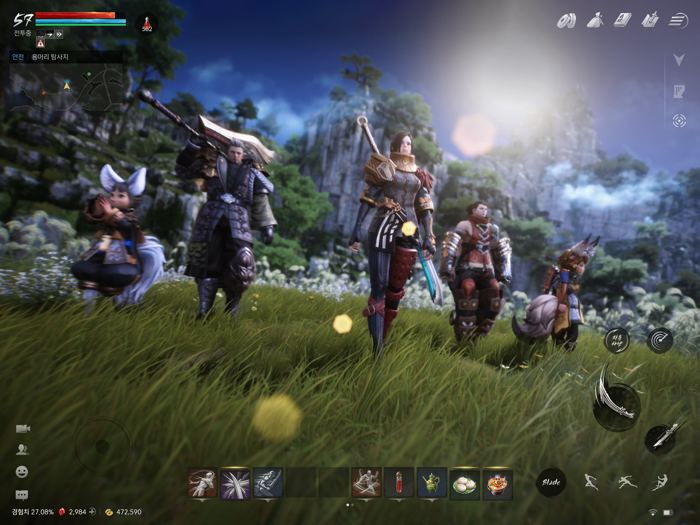Use the red food bowl item
The image size is (700, 525).
pyautogui.click(x=497, y=484)
